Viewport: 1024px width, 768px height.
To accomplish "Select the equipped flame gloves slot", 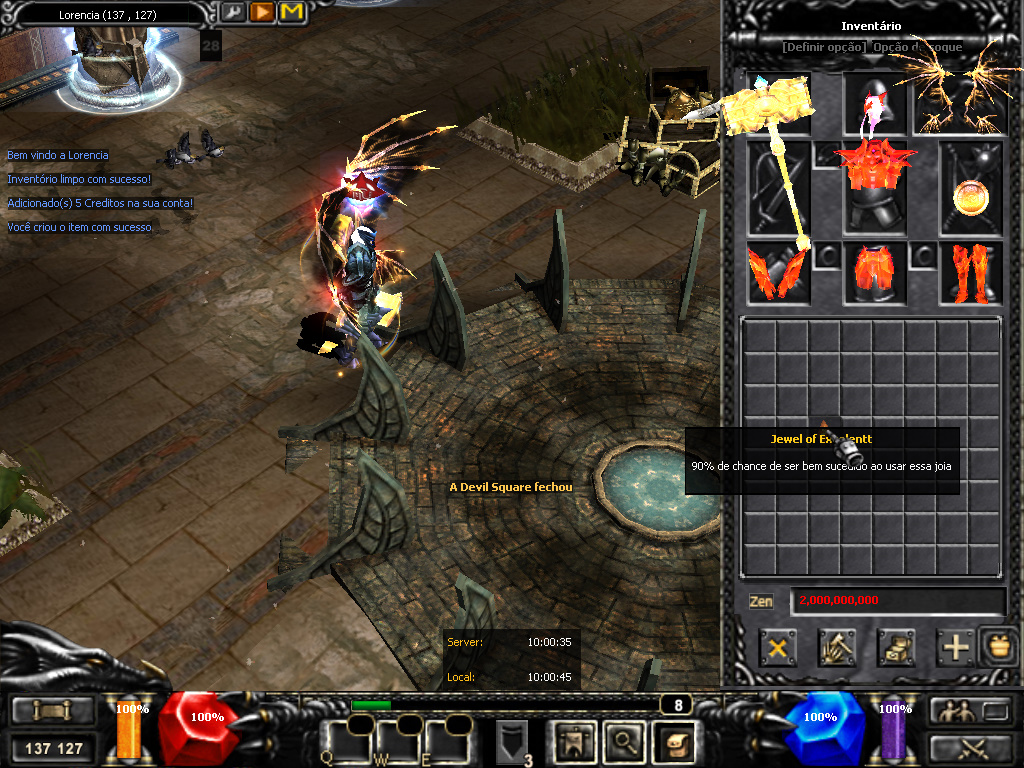I will pos(776,273).
